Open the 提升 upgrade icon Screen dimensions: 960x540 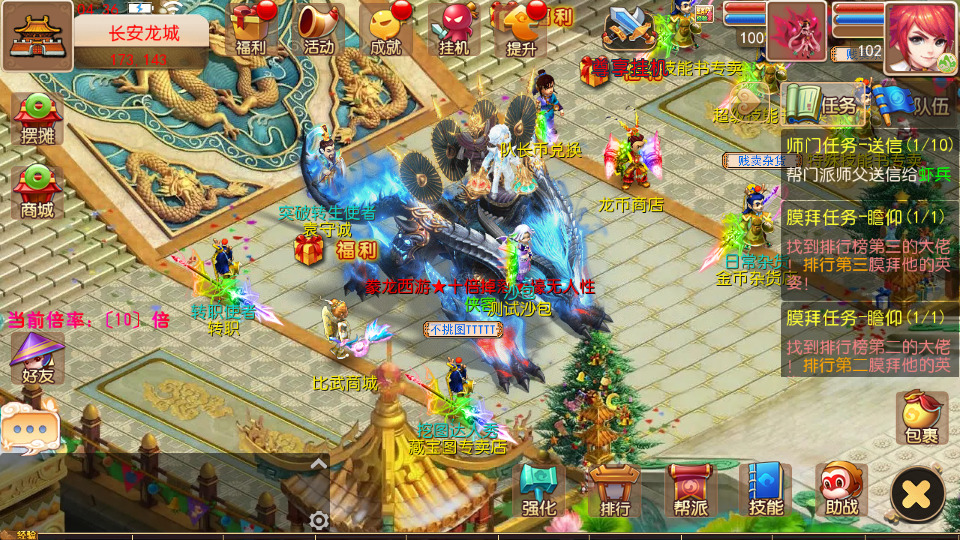[522, 29]
